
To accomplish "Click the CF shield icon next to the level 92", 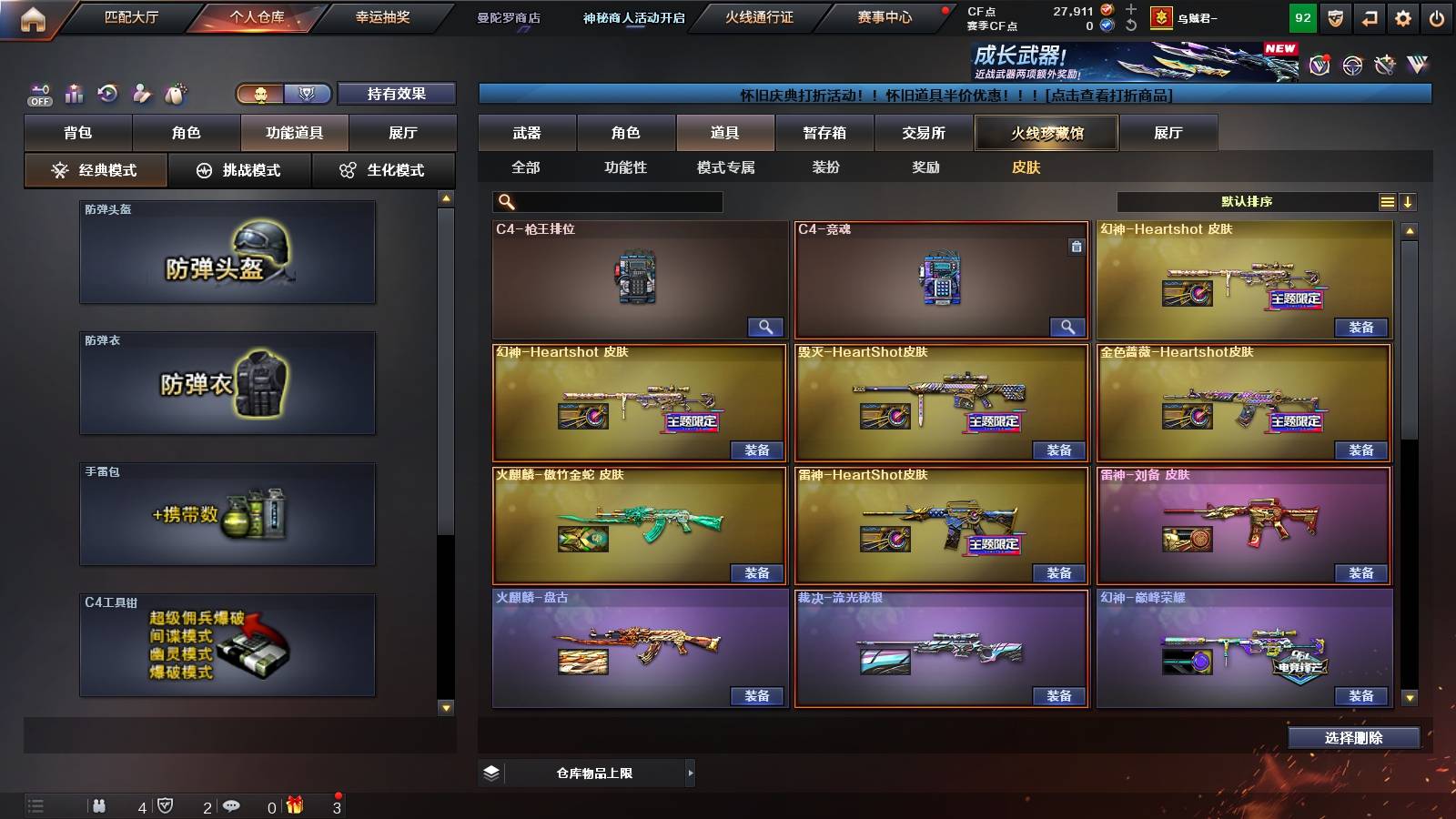I will coord(1335,17).
